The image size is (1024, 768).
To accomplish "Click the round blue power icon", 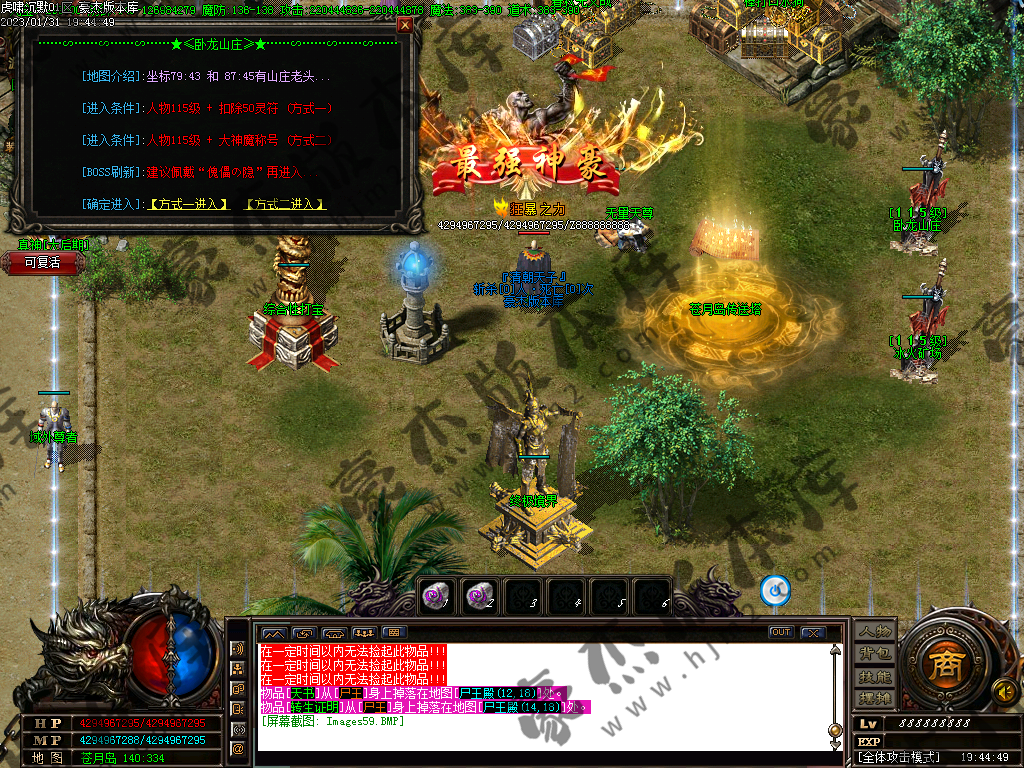I will point(775,591).
